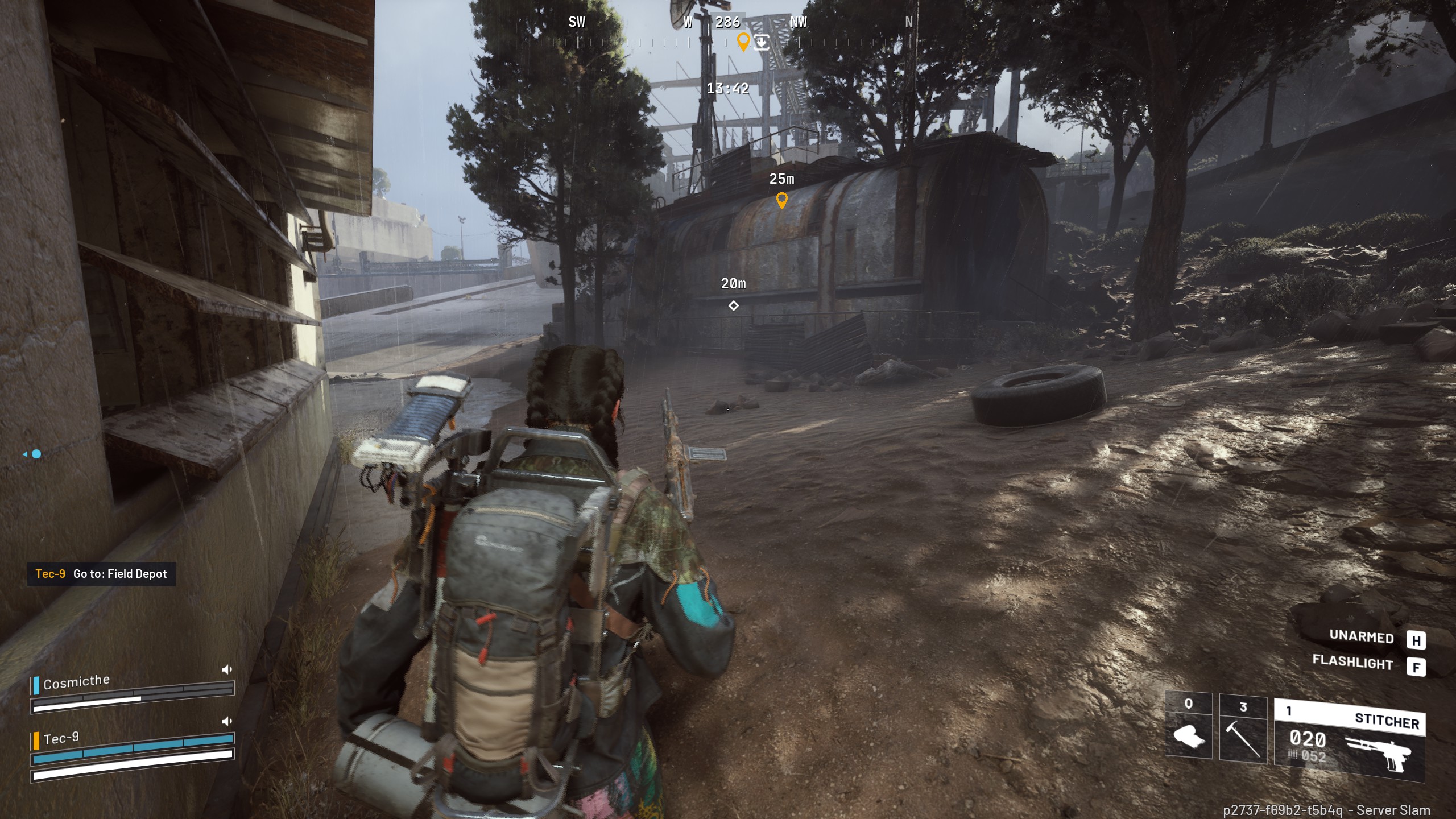Click the blue teammate indicator dot
This screenshot has height=819, width=1456.
(x=36, y=454)
